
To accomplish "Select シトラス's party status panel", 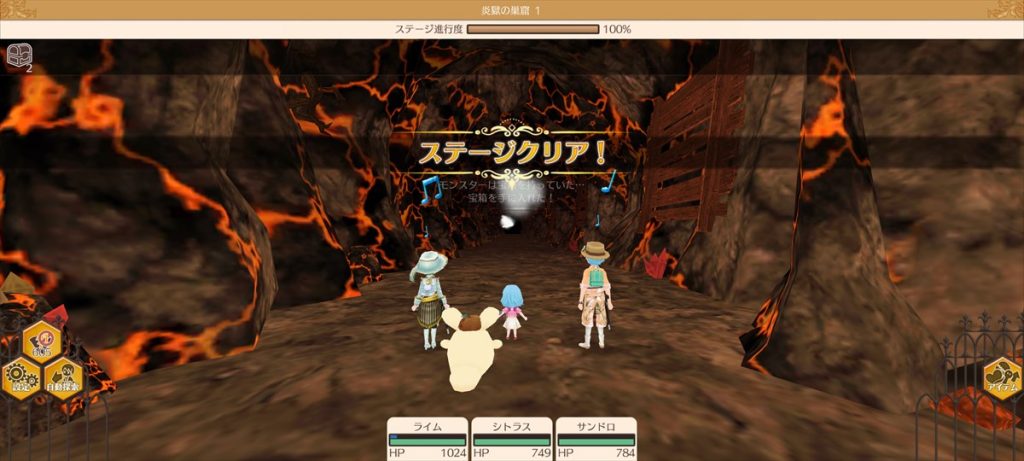I will pyautogui.click(x=511, y=439).
